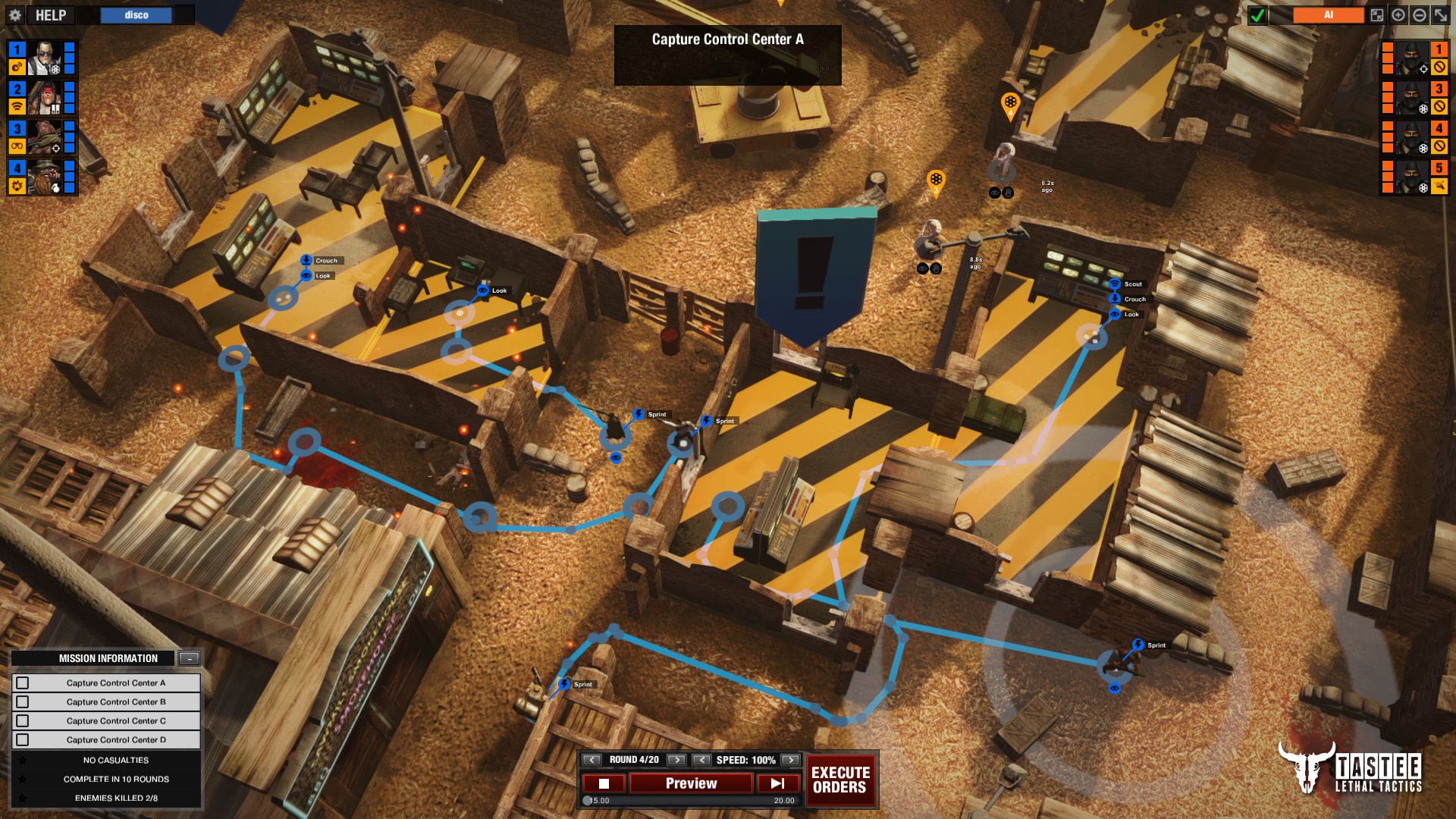Open the settings gear menu
The width and height of the screenshot is (1456, 819).
[x=16, y=15]
